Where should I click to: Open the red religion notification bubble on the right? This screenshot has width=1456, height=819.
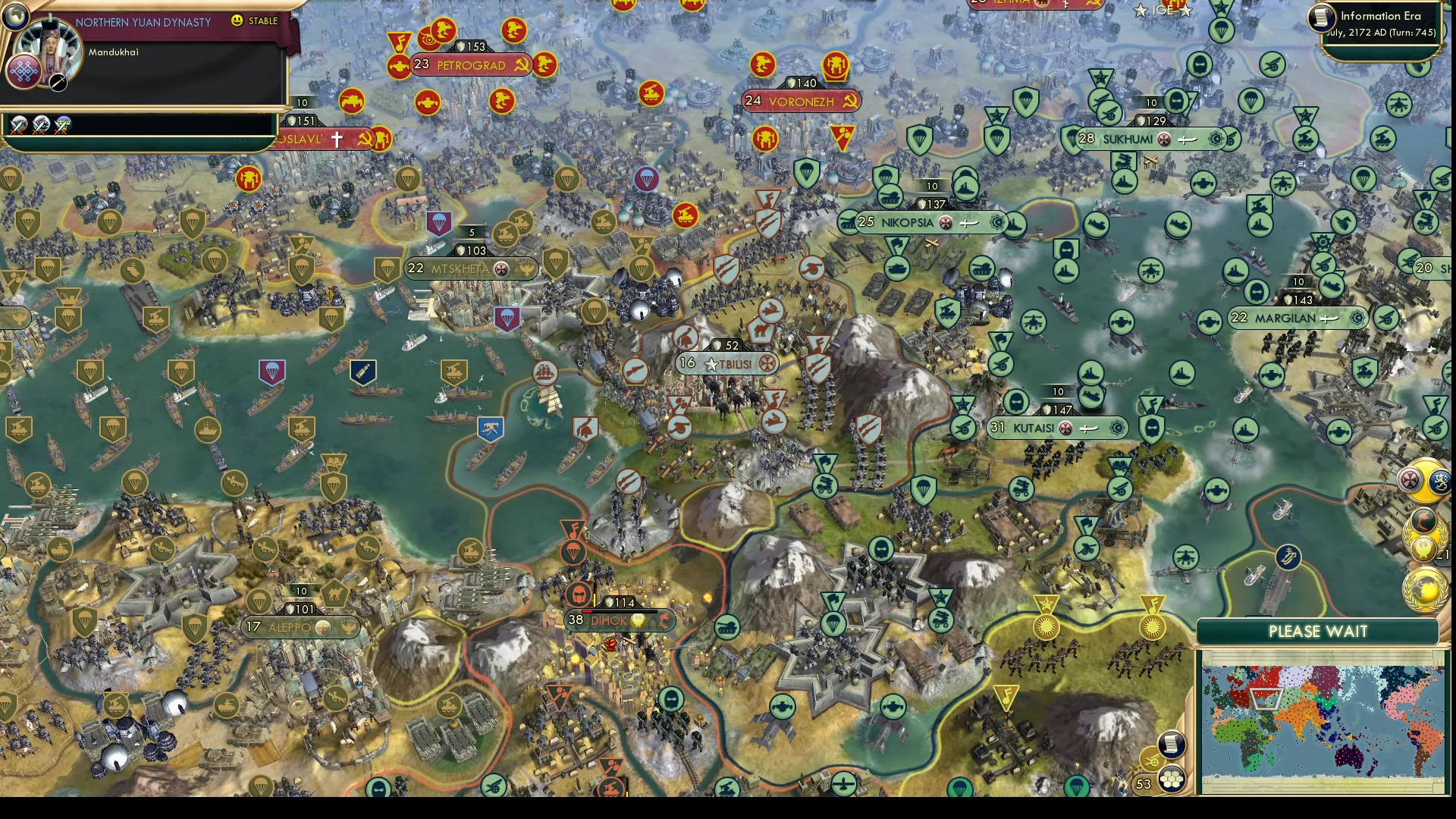[x=1409, y=479]
